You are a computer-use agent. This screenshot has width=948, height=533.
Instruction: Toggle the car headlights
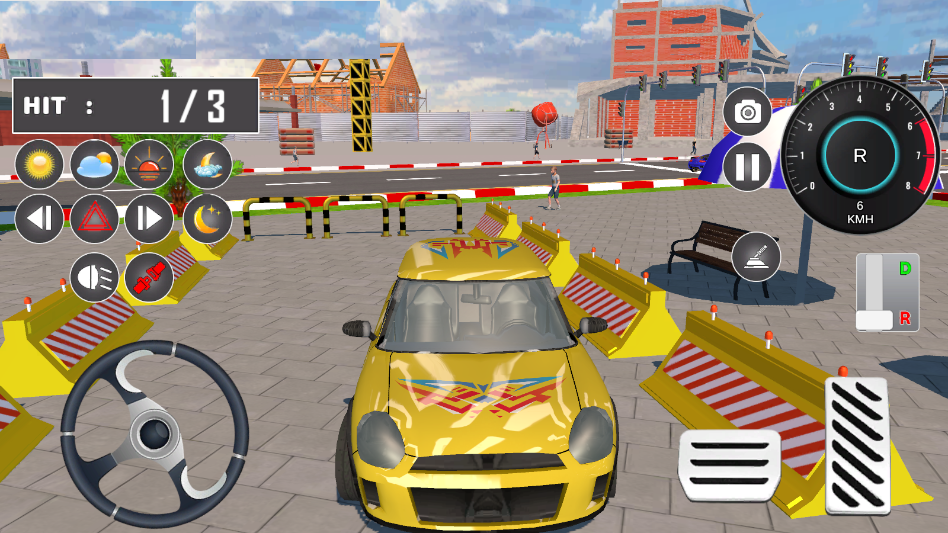(95, 277)
